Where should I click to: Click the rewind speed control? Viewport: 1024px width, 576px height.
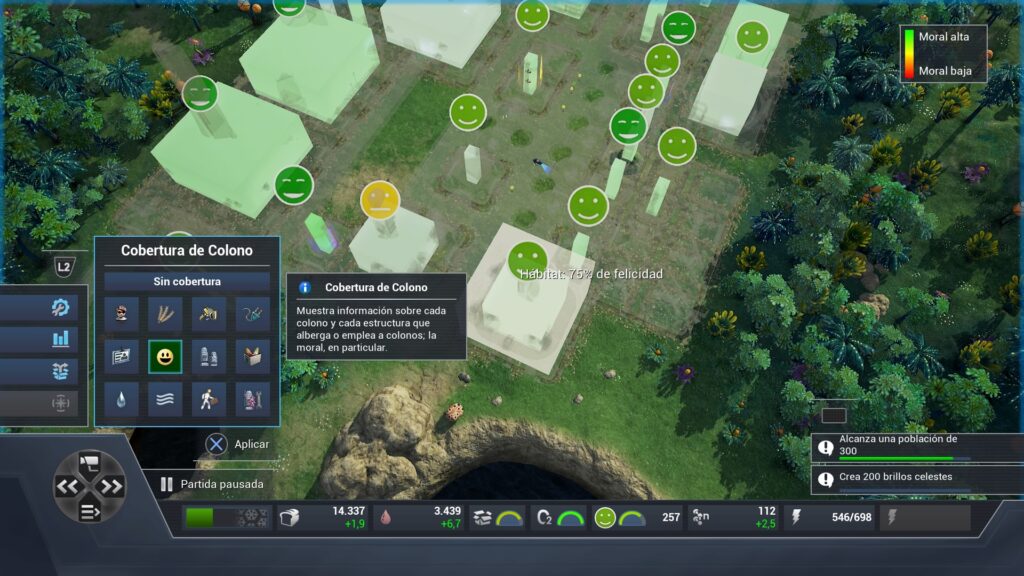click(68, 487)
